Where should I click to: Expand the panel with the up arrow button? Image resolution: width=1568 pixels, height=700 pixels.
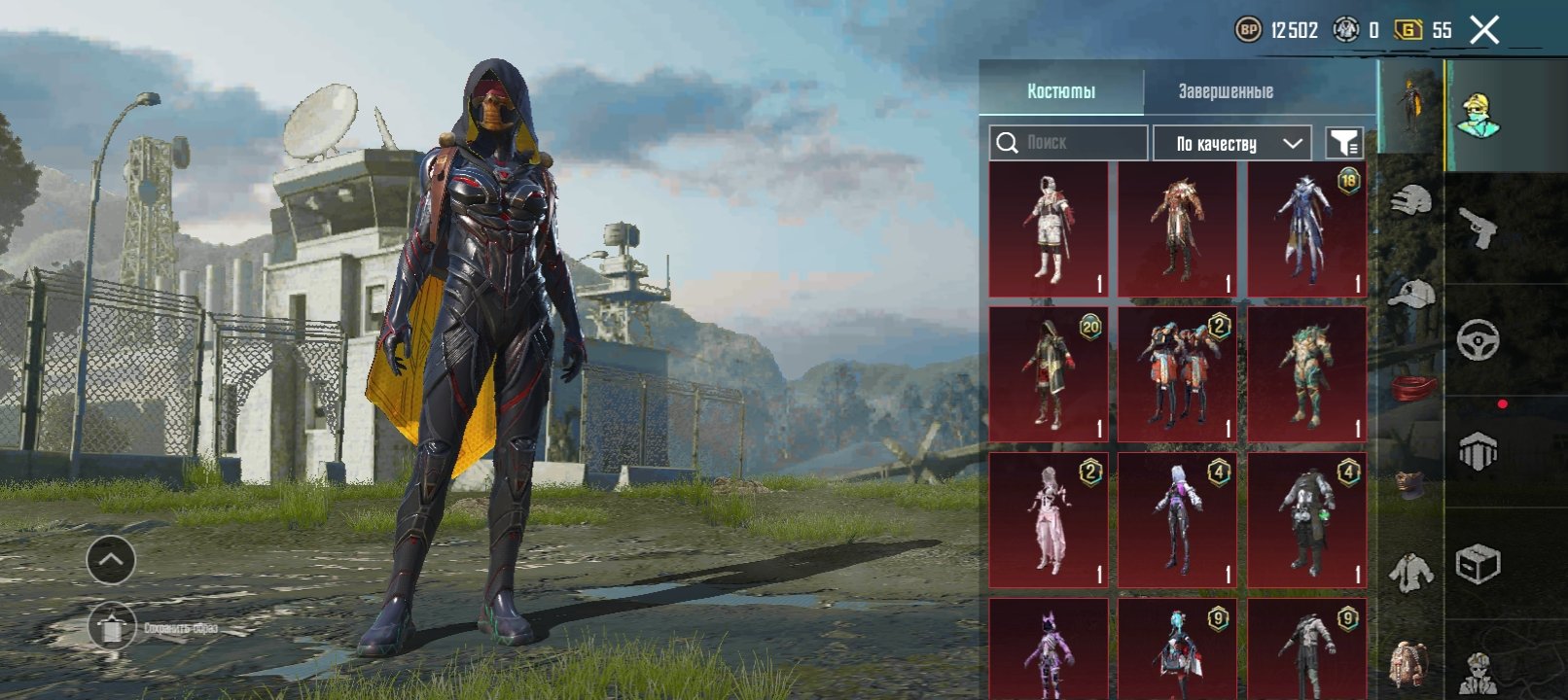(111, 560)
